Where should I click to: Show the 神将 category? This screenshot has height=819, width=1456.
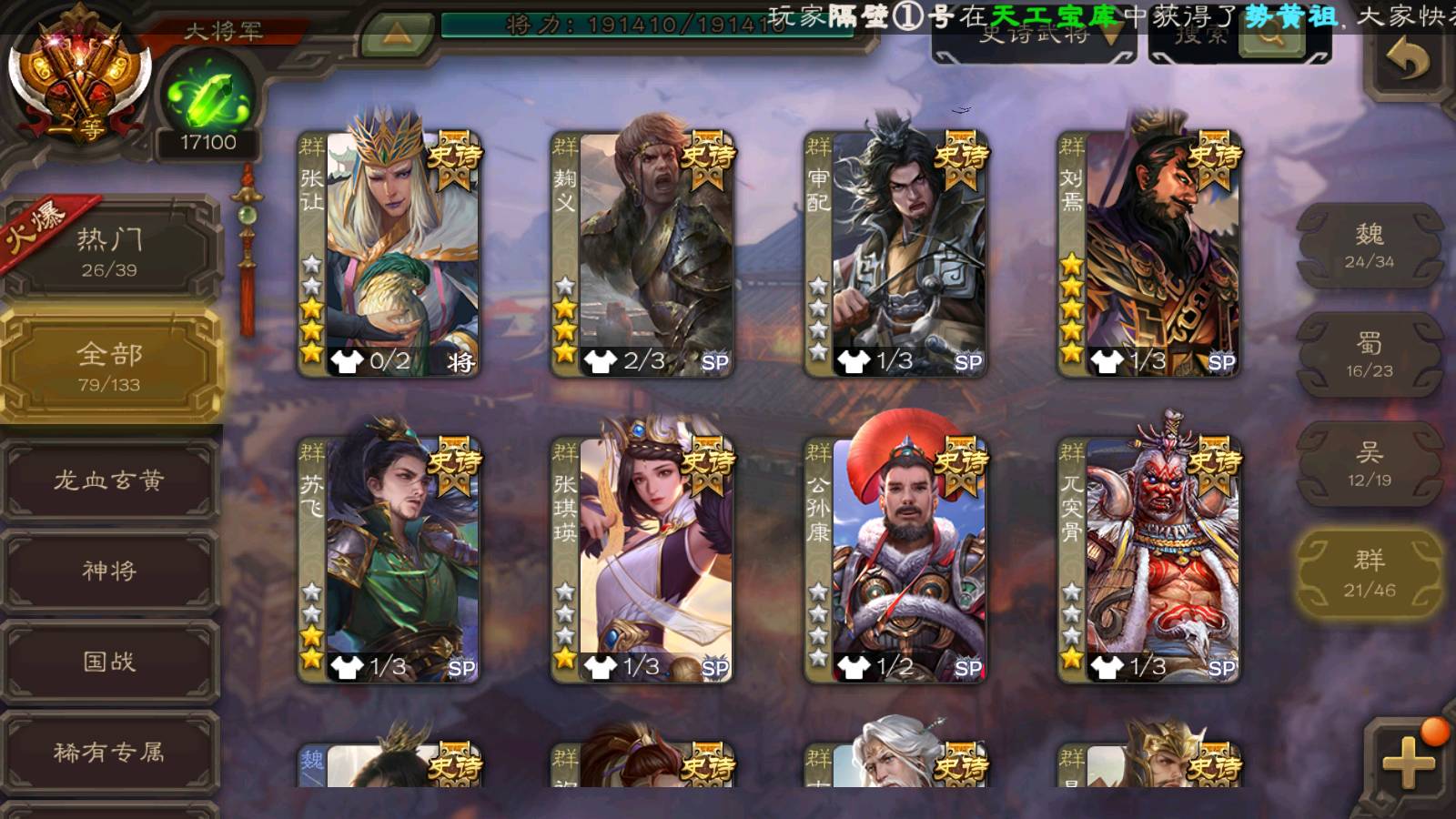109,571
